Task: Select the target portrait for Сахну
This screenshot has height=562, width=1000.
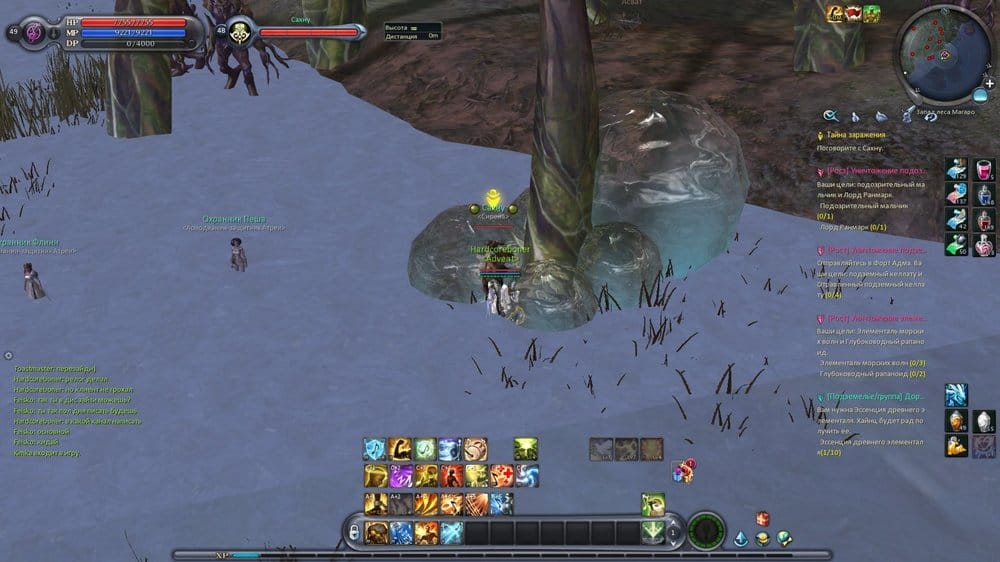Action: tap(240, 32)
